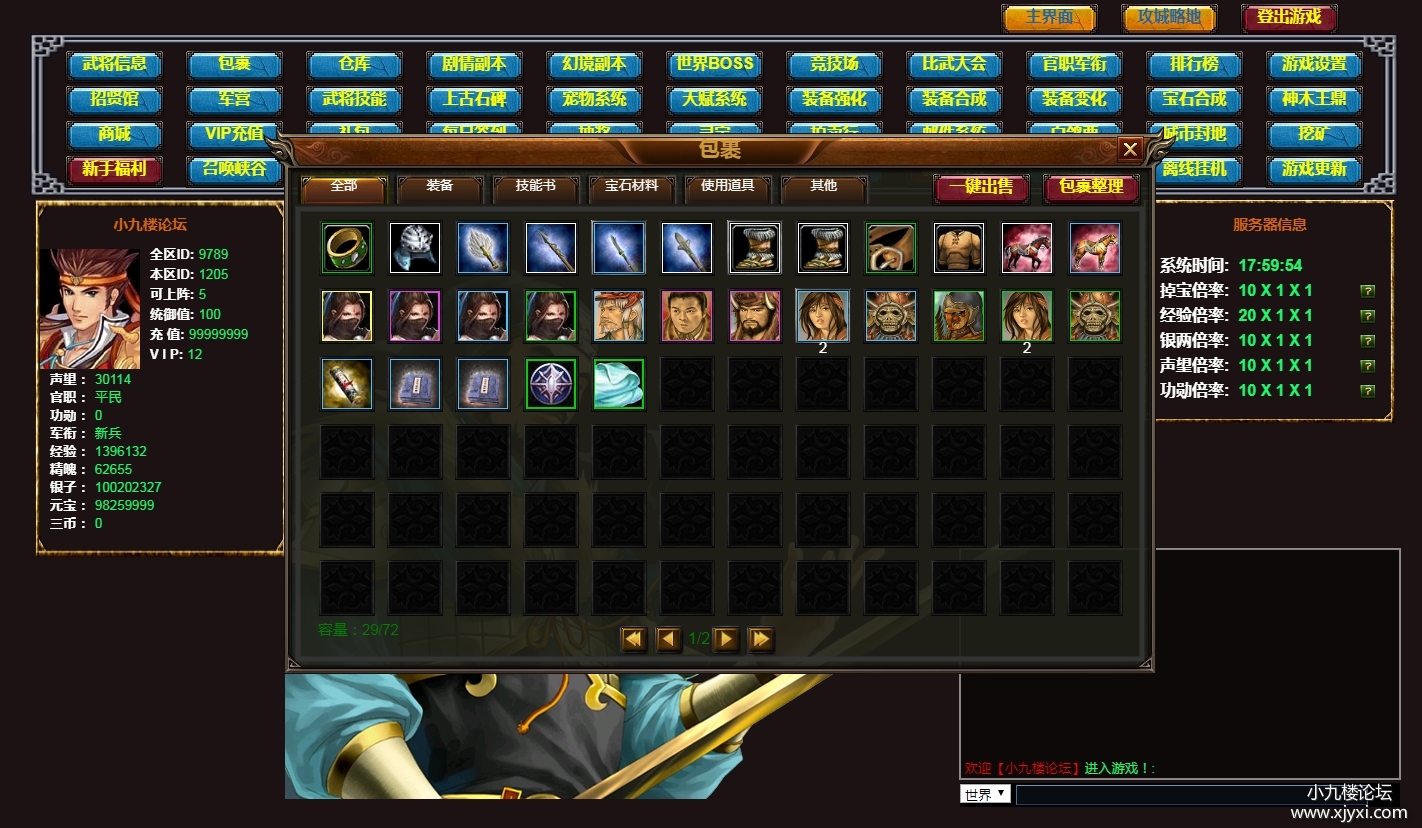
Task: Click the golden horse mount item
Action: click(1095, 248)
